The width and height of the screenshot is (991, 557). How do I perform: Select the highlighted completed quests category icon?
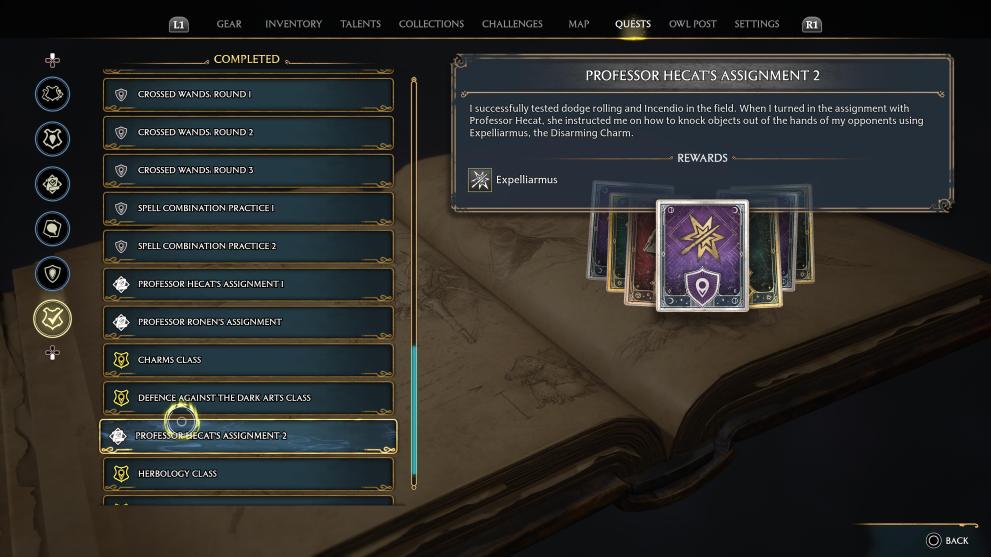click(53, 319)
